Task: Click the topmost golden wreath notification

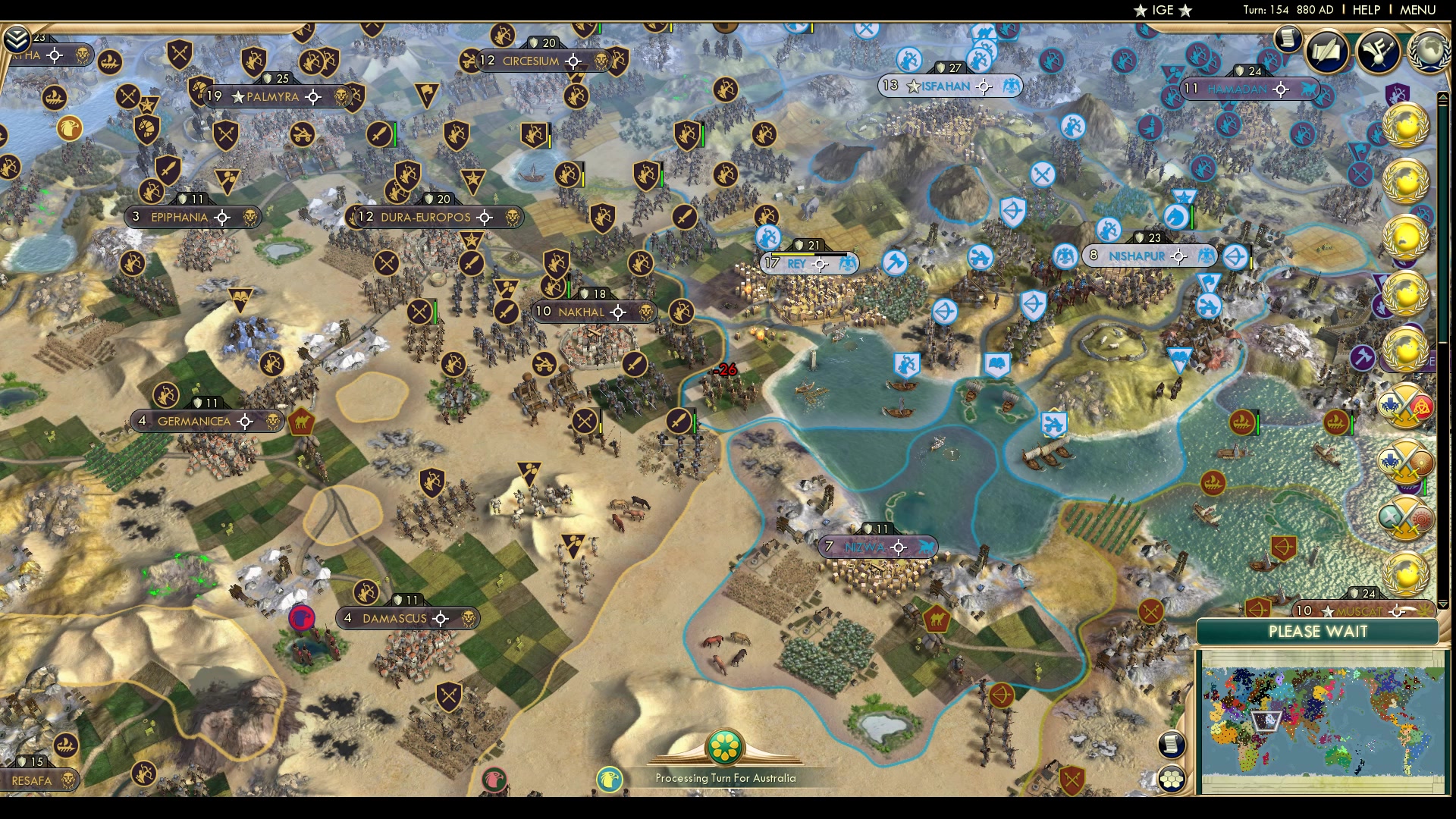Action: [x=1407, y=125]
